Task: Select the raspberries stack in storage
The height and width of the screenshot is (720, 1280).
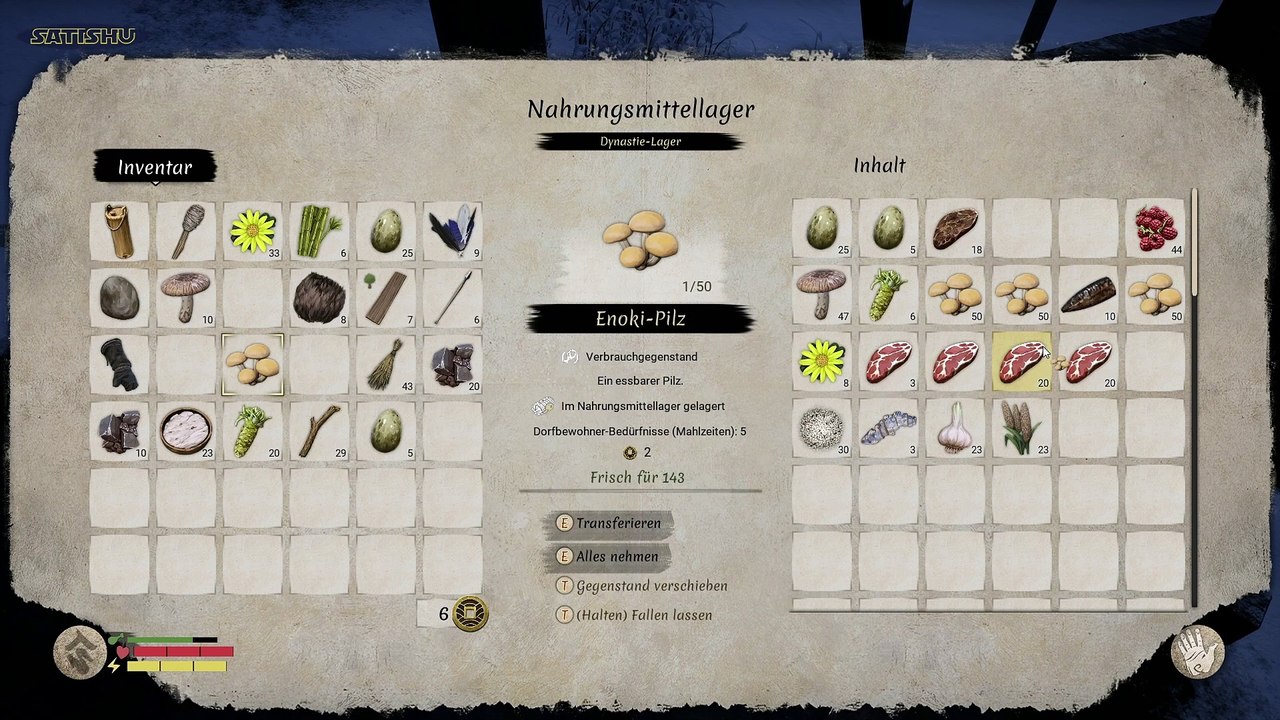Action: 1155,228
